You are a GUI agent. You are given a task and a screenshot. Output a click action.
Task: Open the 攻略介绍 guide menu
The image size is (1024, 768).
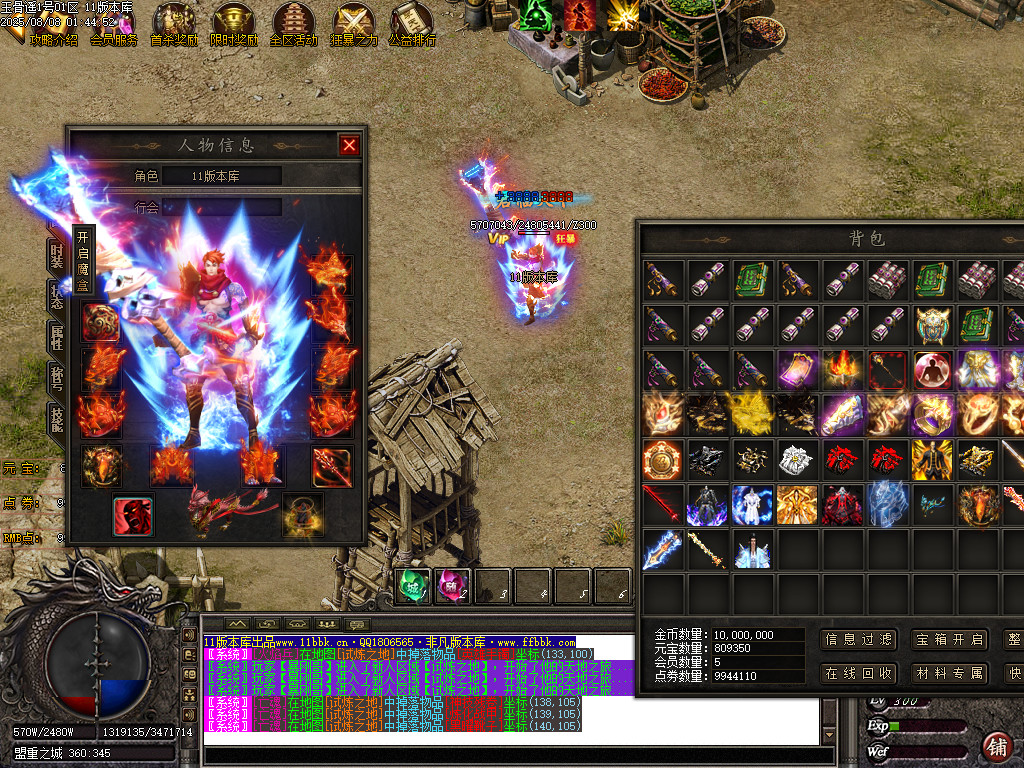pyautogui.click(x=53, y=25)
